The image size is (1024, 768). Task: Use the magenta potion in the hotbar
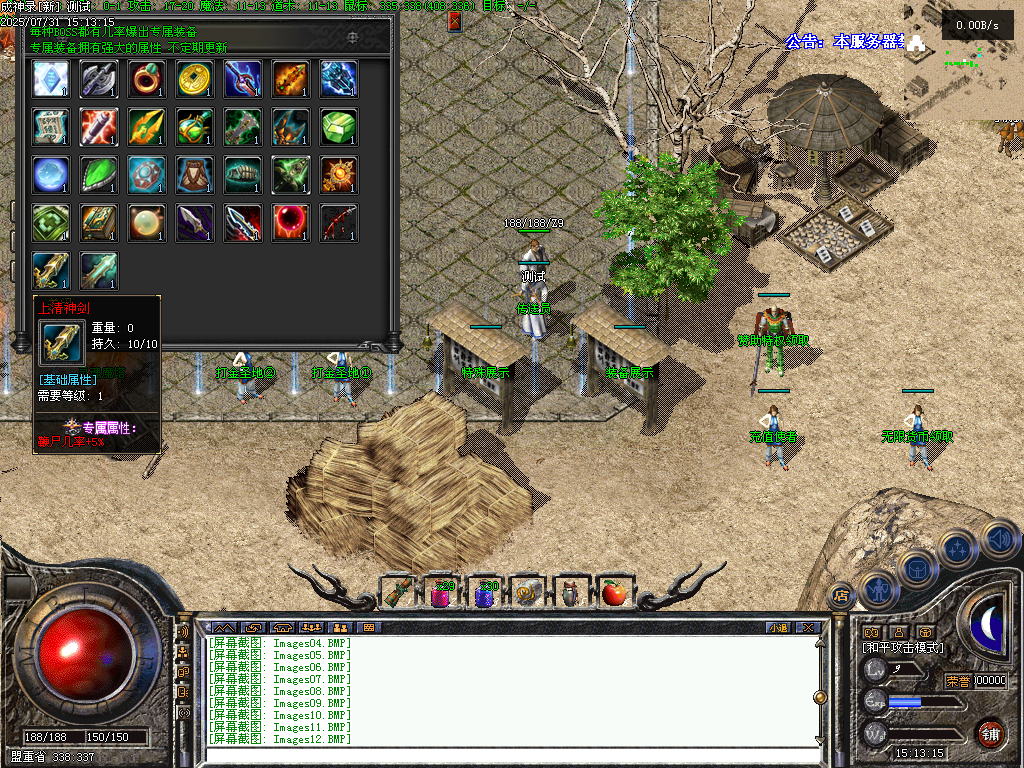[441, 595]
